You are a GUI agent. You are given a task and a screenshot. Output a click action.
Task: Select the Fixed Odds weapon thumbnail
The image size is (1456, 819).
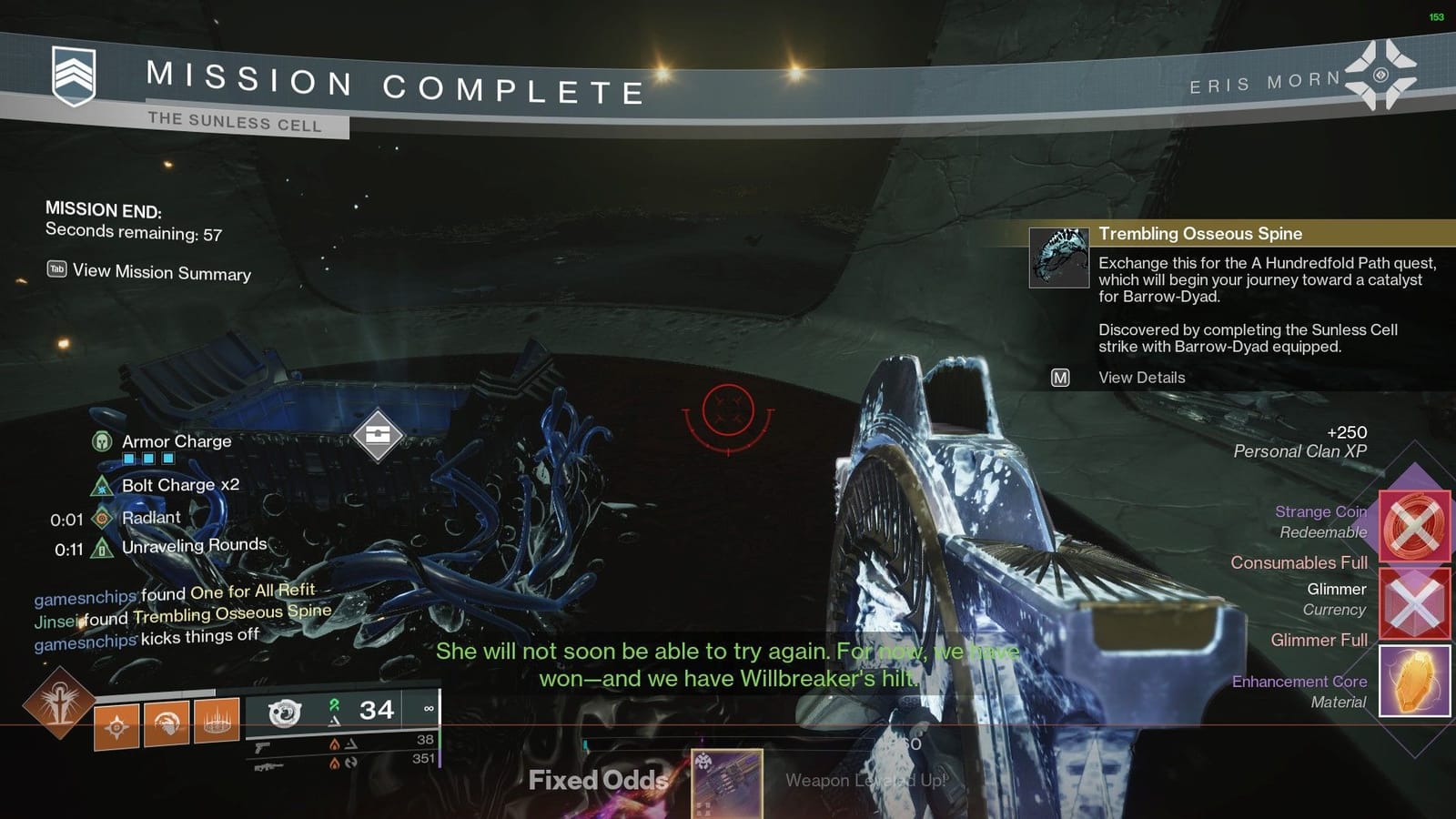(726, 784)
